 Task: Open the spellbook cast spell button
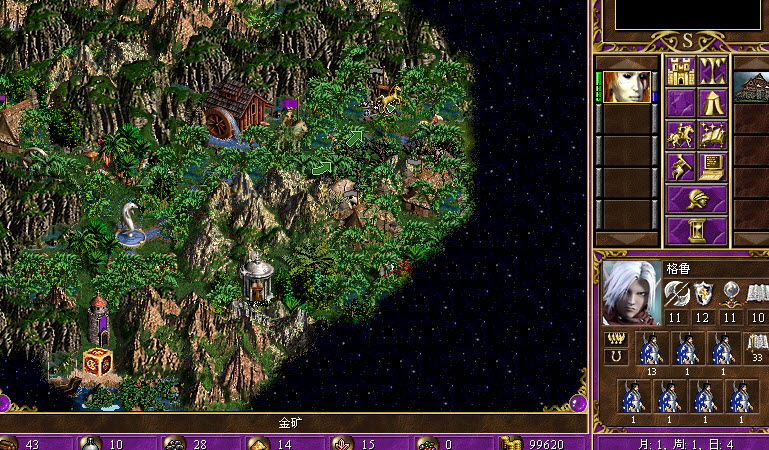(x=713, y=135)
